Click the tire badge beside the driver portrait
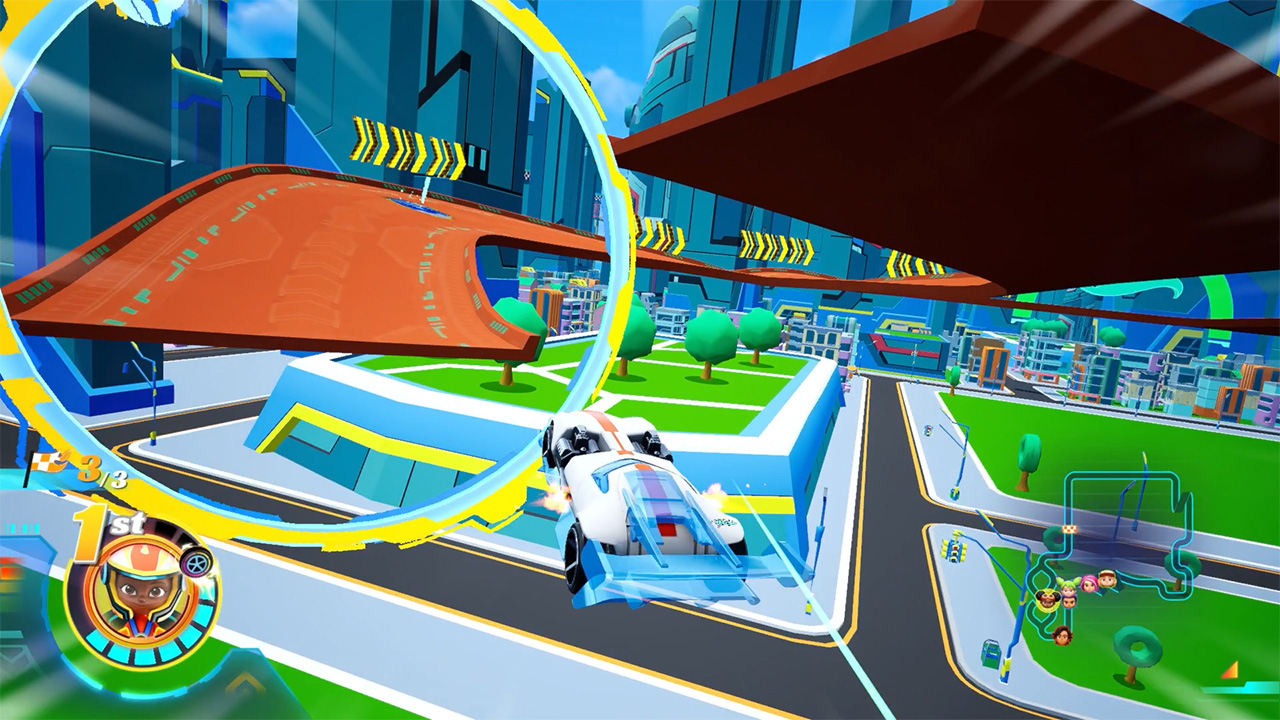Viewport: 1280px width, 720px height. point(197,562)
